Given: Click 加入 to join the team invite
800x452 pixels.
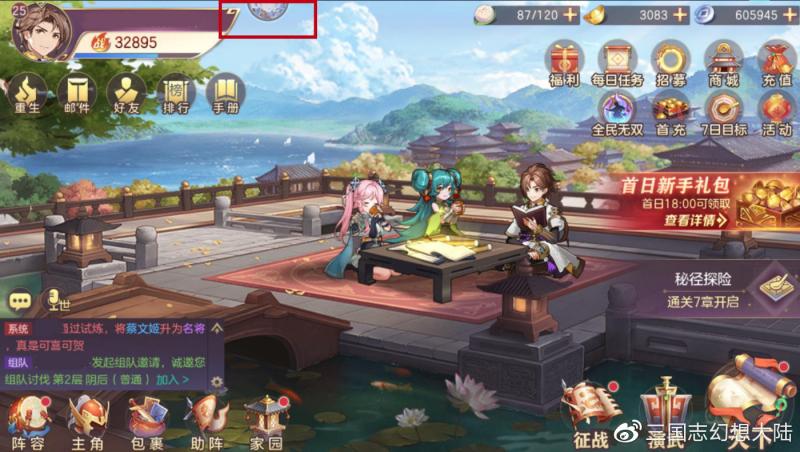Looking at the screenshot, I should point(172,380).
